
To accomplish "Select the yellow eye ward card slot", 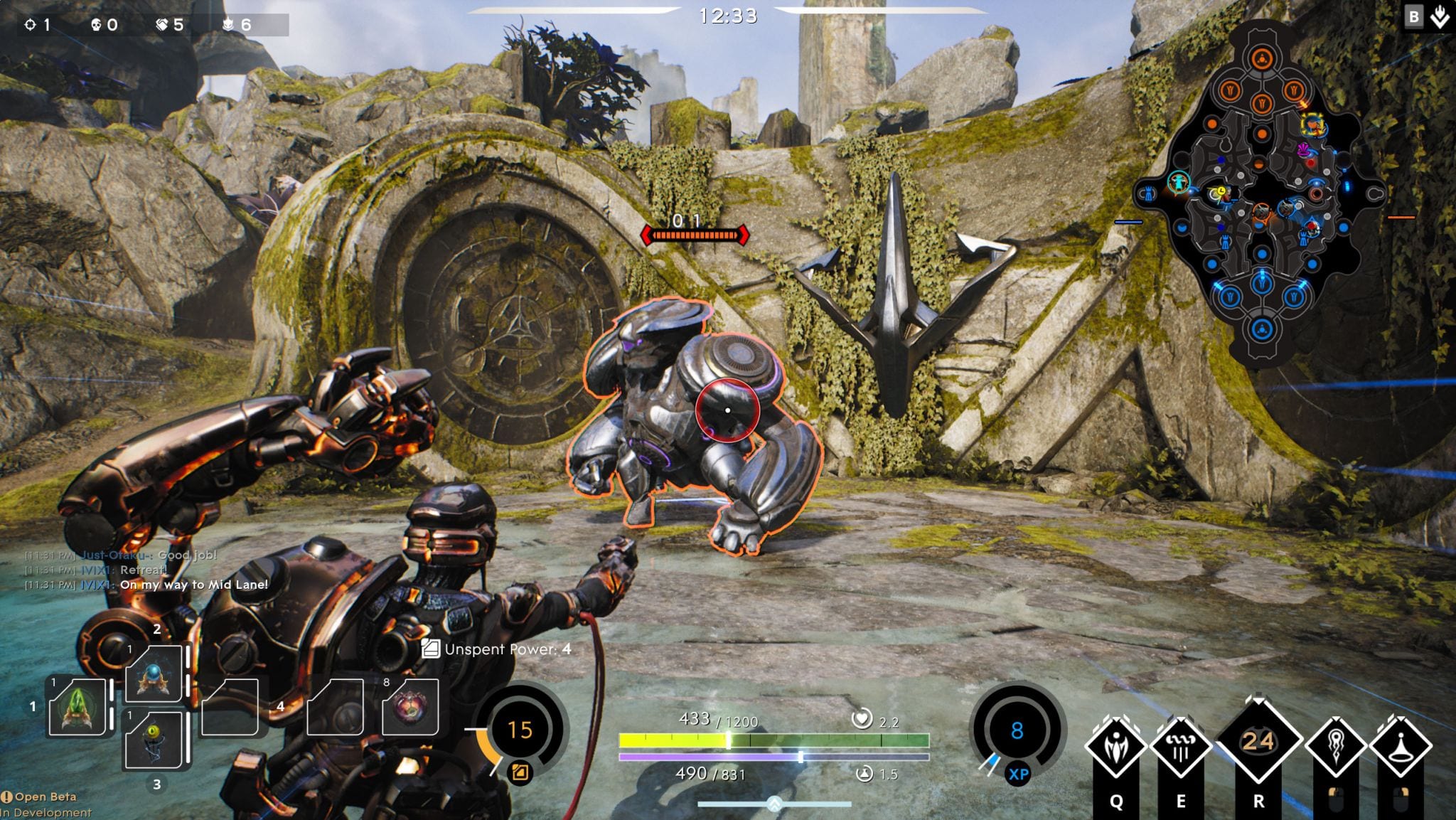I will [x=154, y=740].
